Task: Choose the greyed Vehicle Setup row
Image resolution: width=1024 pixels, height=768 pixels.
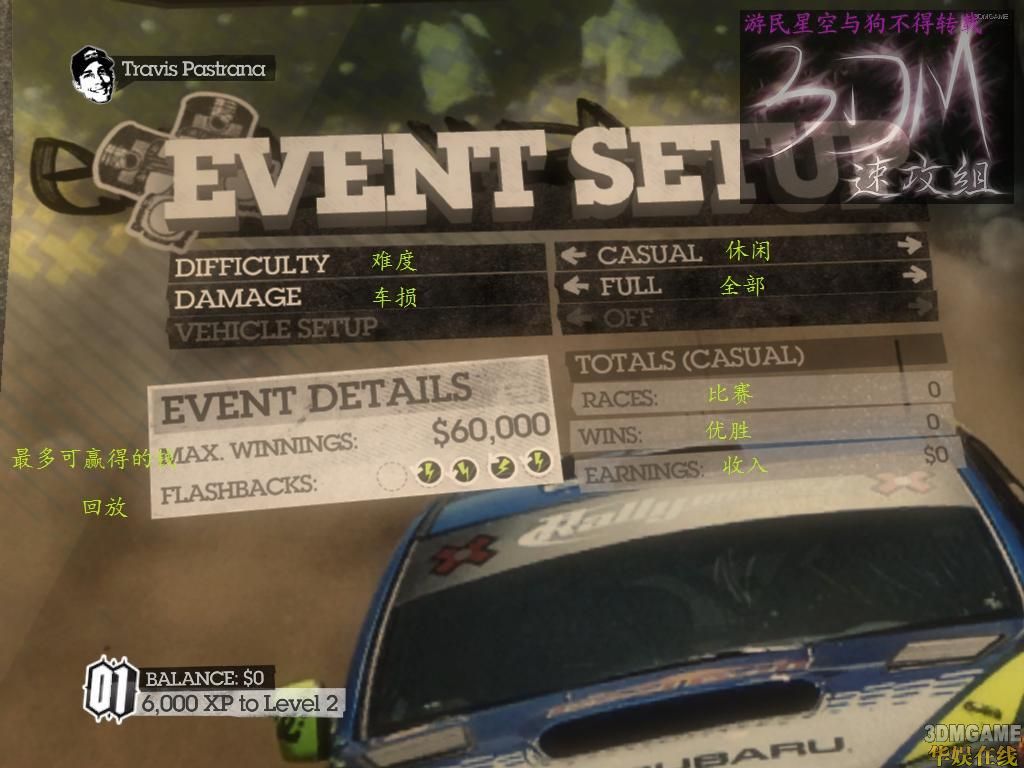Action: [276, 328]
